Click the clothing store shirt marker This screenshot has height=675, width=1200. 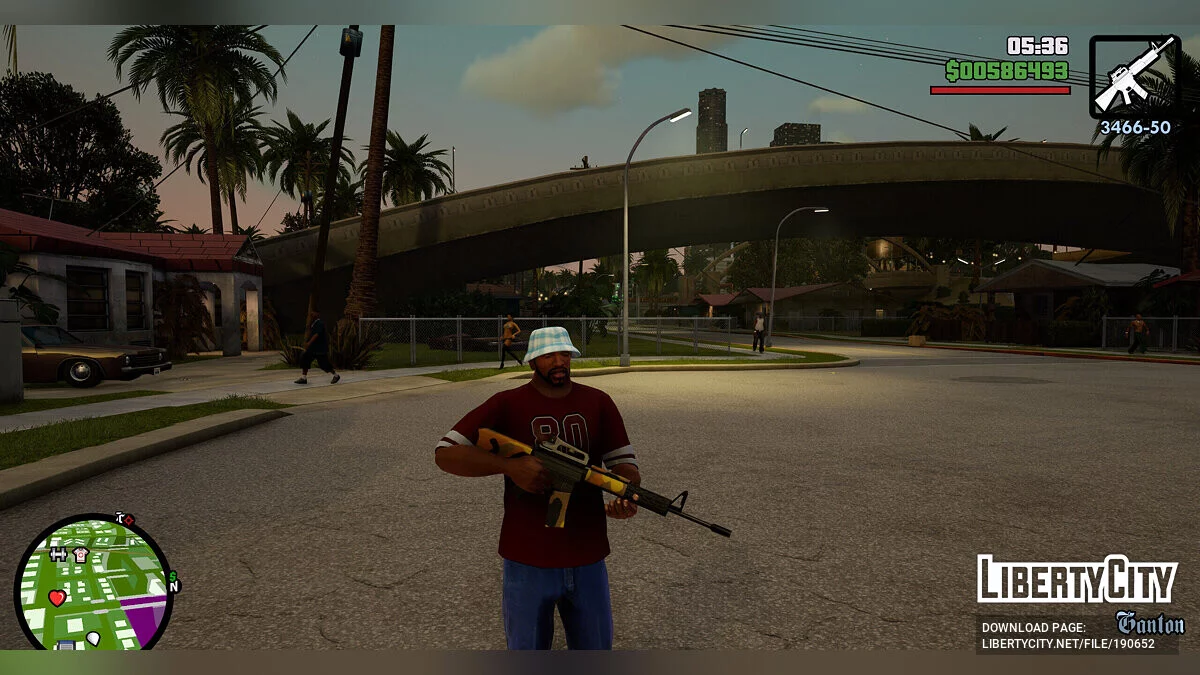pyautogui.click(x=81, y=554)
